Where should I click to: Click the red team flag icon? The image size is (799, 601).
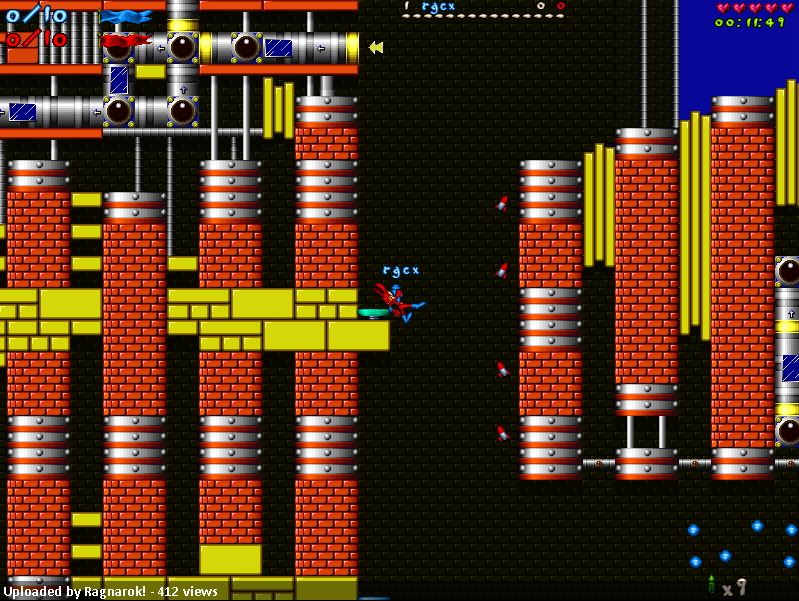tap(125, 42)
